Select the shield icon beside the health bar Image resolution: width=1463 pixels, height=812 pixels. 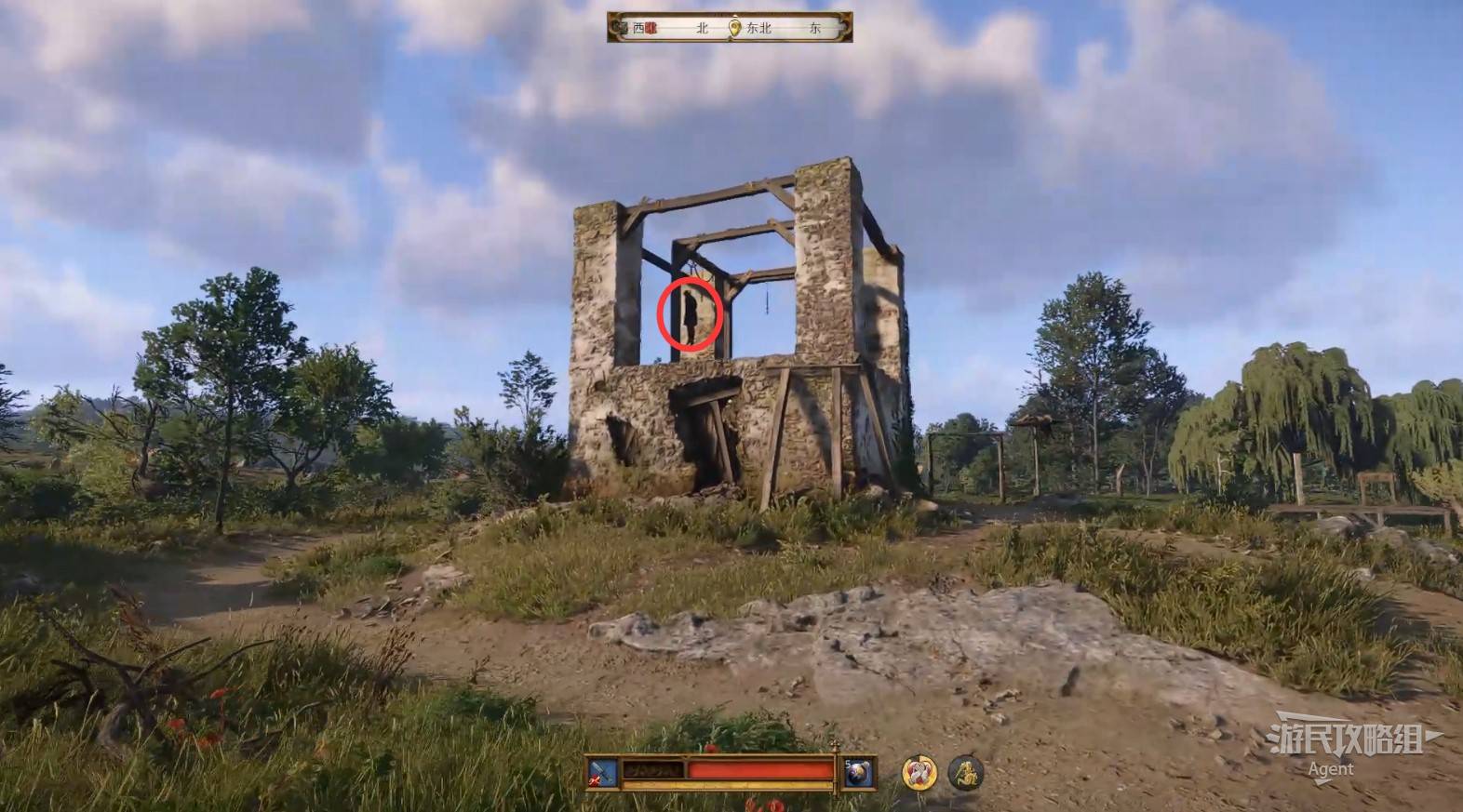coord(855,772)
